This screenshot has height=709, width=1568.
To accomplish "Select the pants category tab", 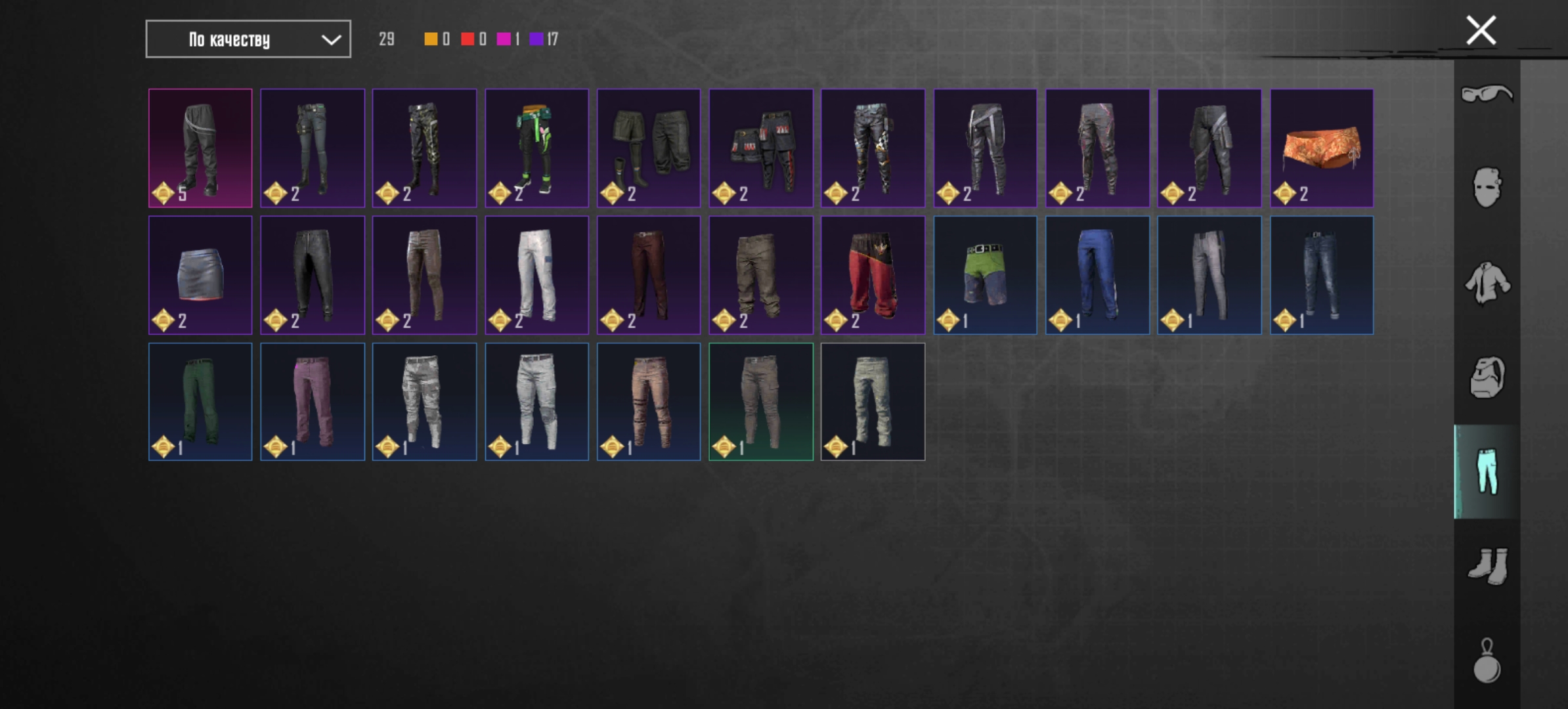I will coord(1487,471).
